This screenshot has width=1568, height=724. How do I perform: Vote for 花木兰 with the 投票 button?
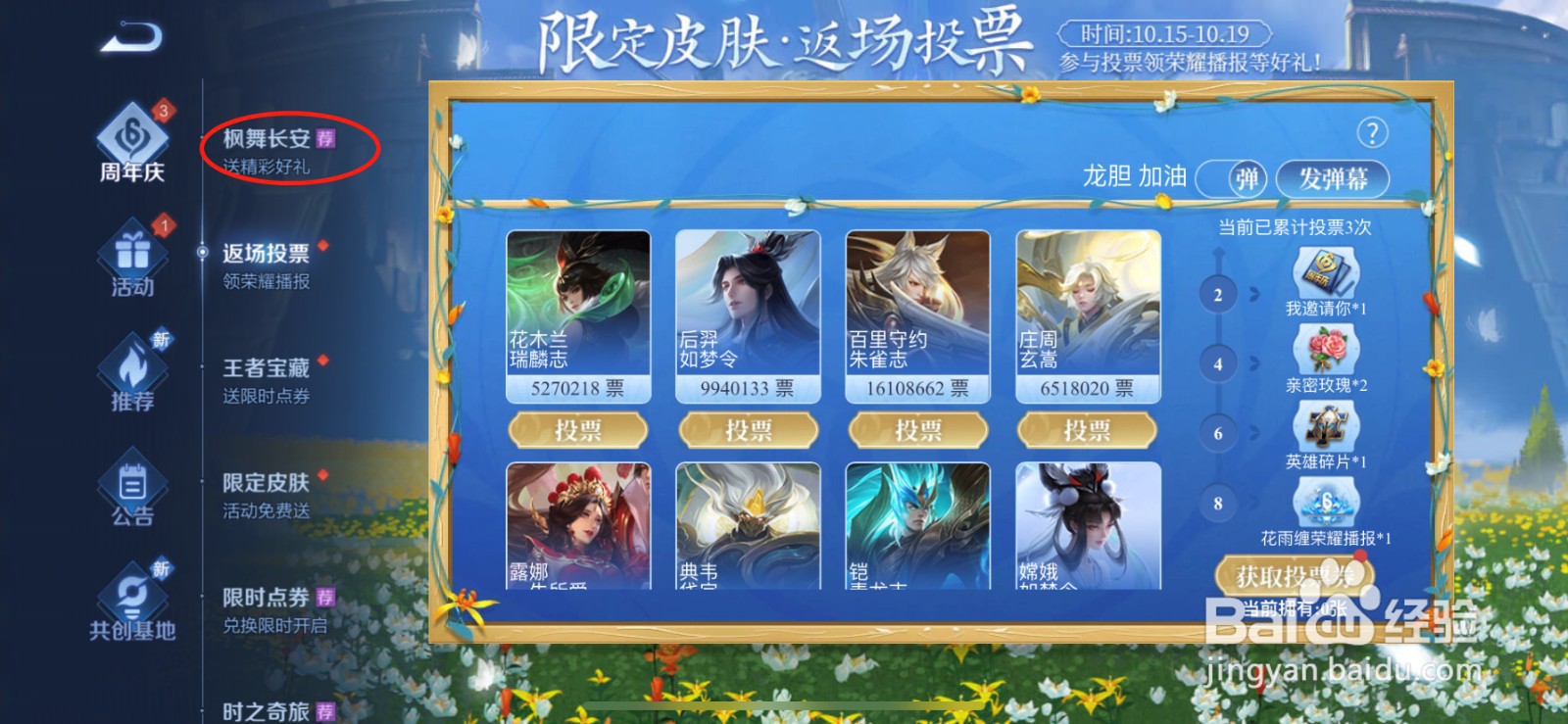coord(575,429)
